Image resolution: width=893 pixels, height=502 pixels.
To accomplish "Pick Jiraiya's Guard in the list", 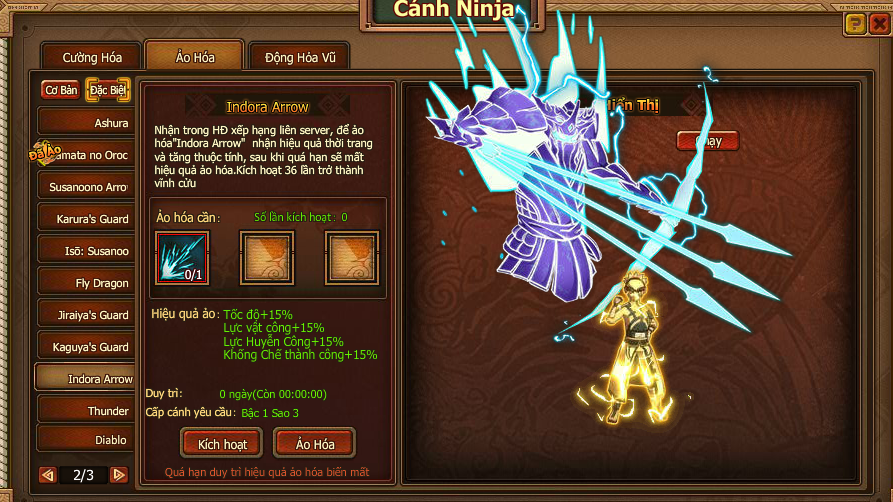I will point(86,315).
